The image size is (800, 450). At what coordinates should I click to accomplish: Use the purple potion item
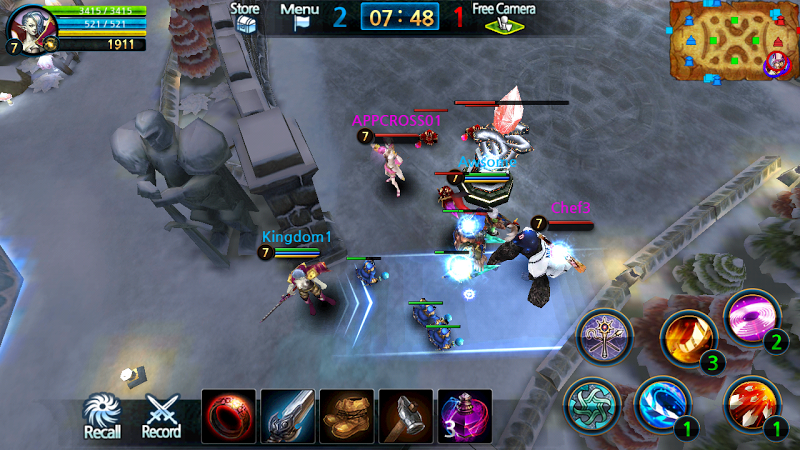tap(465, 416)
